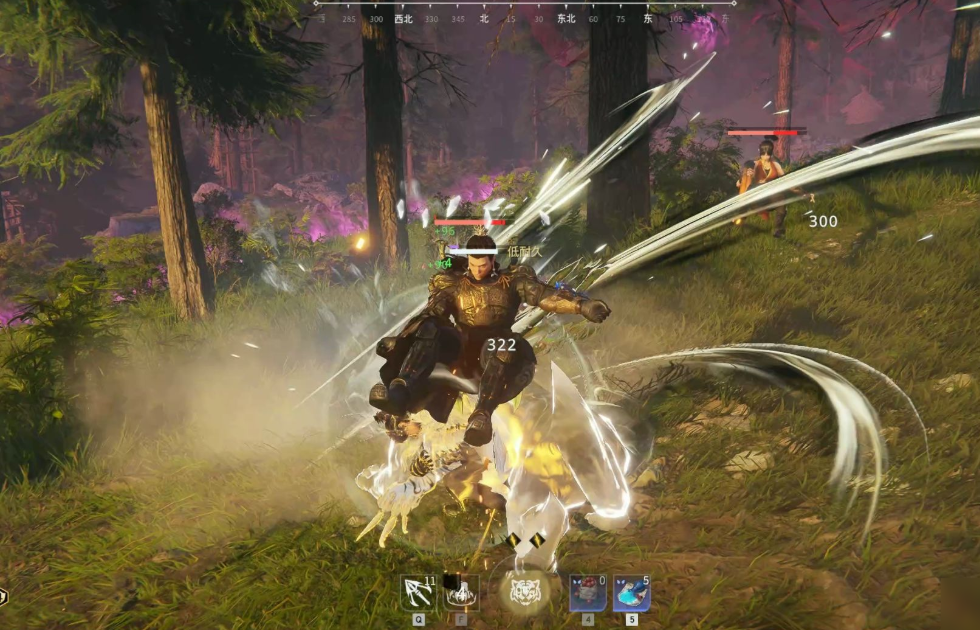The width and height of the screenshot is (980, 630).
Task: Trigger the skill slot bound to F
Action: (461, 593)
